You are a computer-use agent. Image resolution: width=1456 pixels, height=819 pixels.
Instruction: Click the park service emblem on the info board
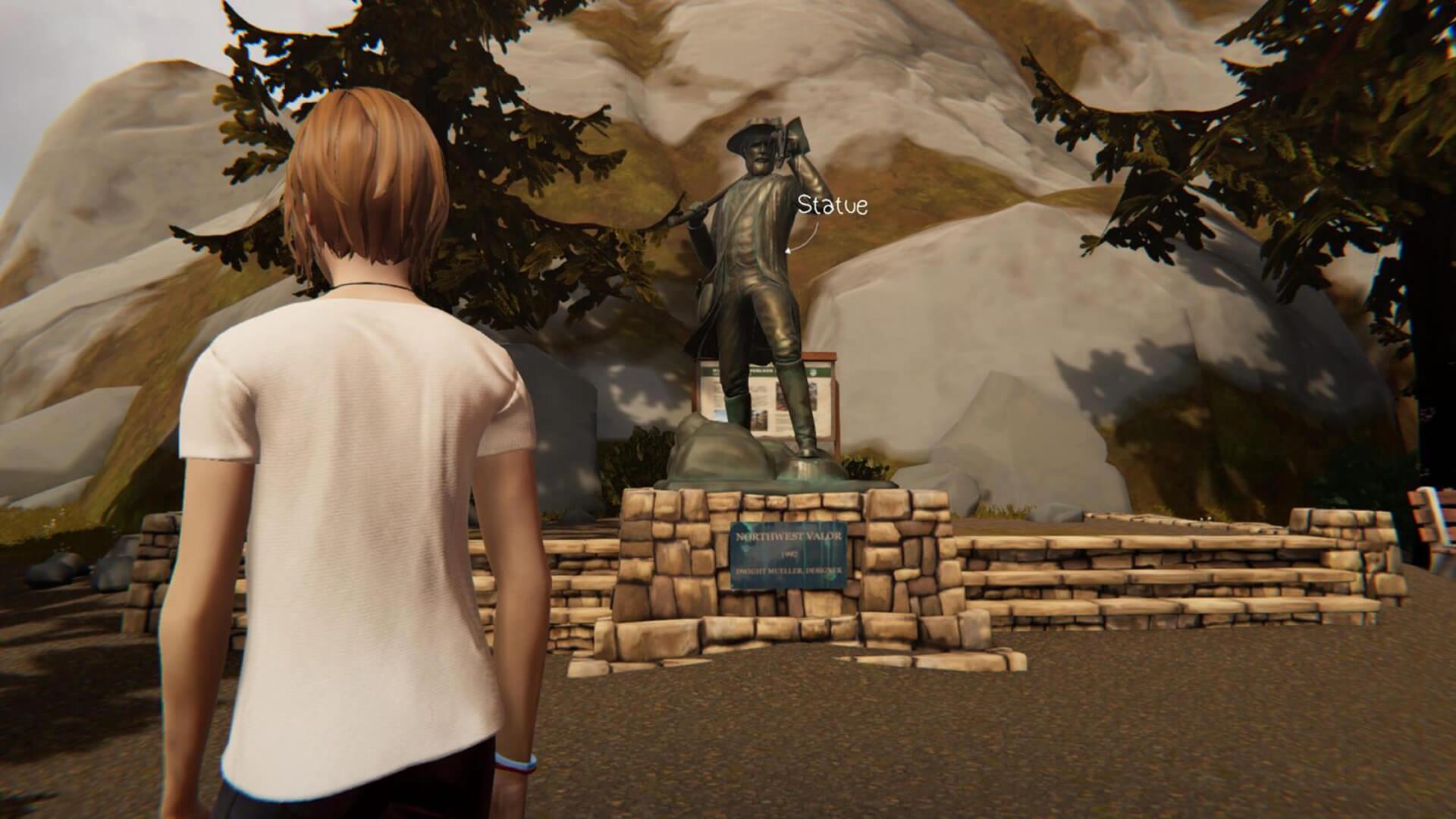812,371
